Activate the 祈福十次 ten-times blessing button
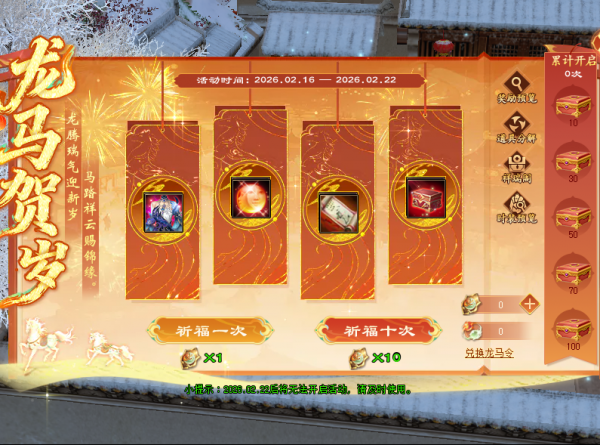Viewport: 600px width, 445px height. (365, 330)
